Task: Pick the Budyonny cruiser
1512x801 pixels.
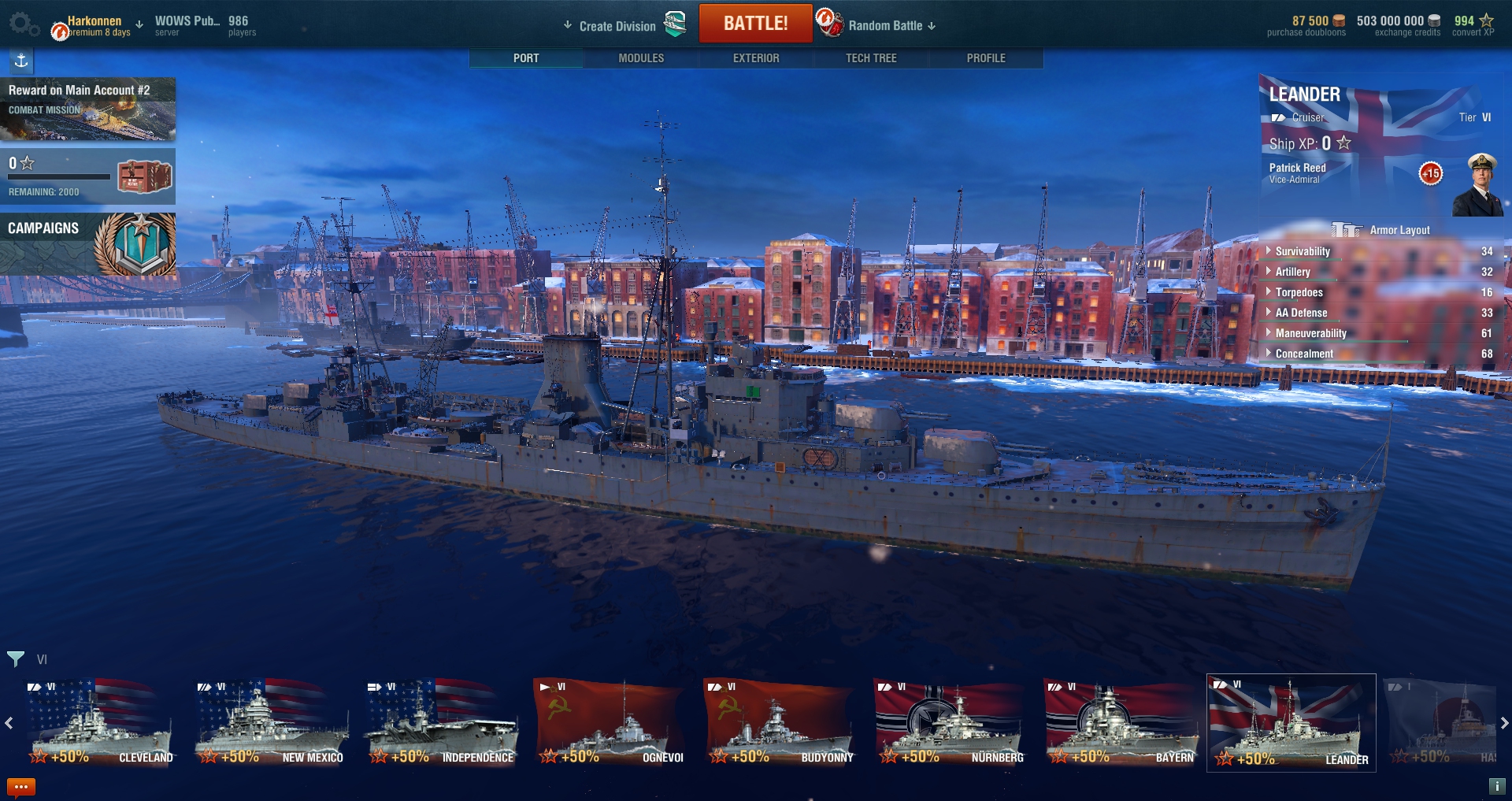Action: (x=780, y=725)
